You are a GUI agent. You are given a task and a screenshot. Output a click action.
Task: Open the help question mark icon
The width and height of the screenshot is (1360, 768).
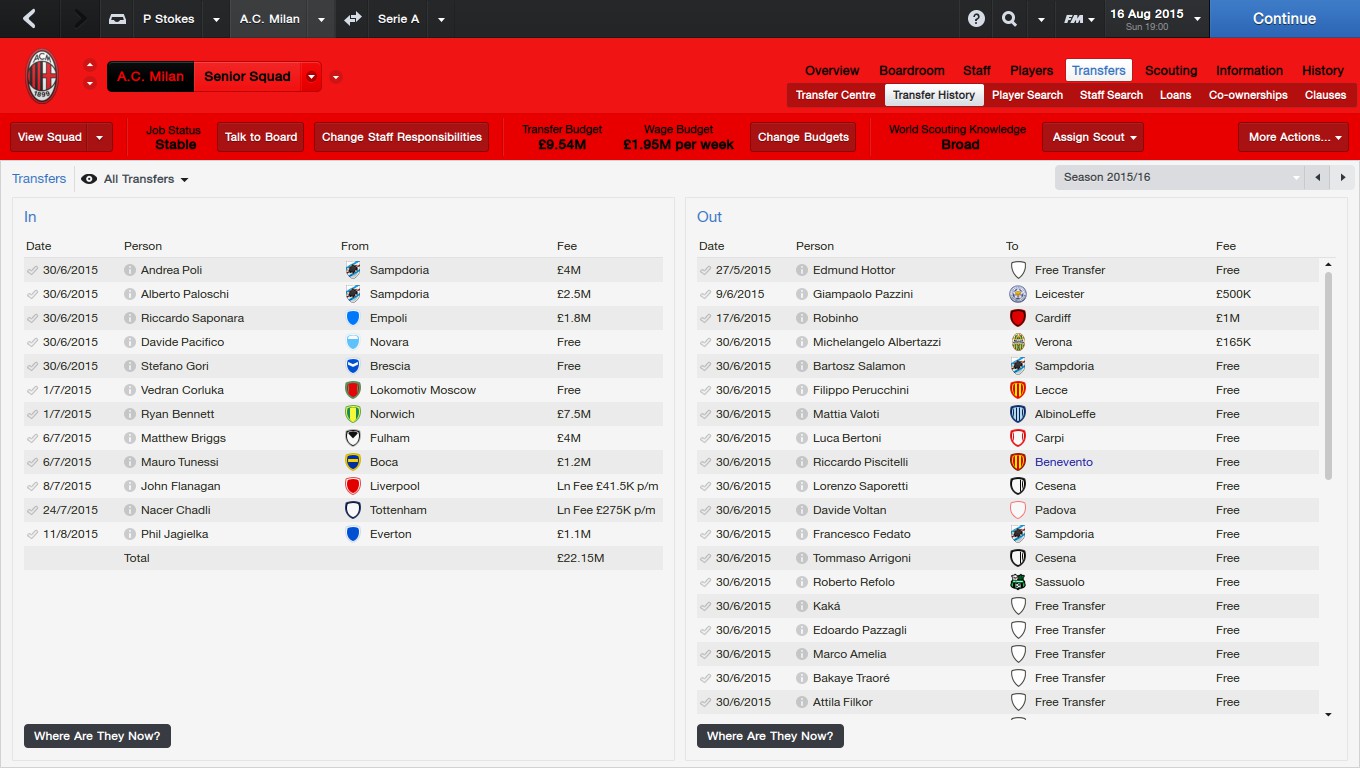976,19
